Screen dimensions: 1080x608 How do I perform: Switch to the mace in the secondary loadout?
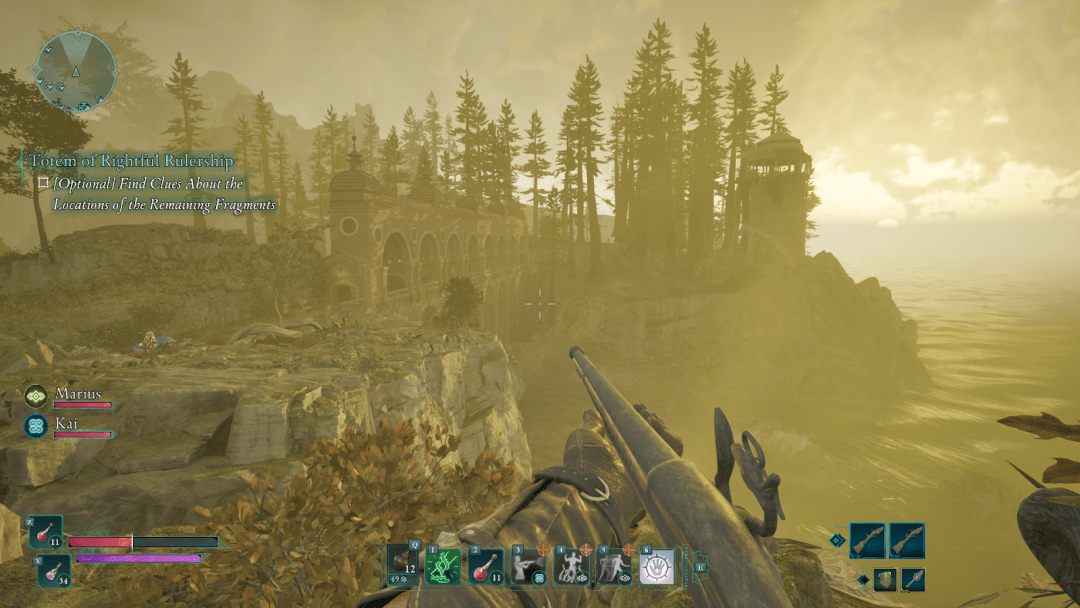[912, 580]
